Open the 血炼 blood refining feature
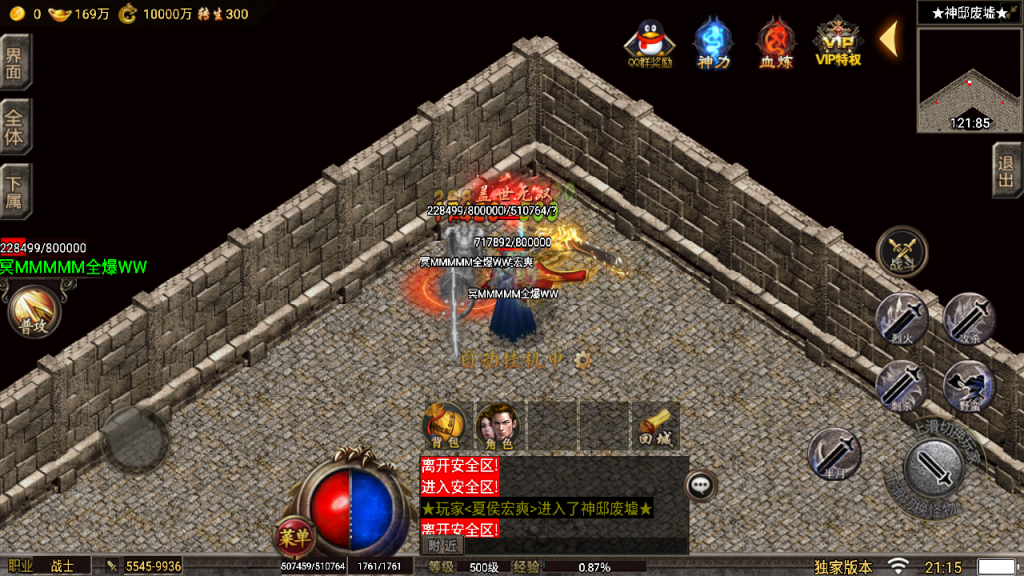Viewport: 1024px width, 576px height. [773, 42]
